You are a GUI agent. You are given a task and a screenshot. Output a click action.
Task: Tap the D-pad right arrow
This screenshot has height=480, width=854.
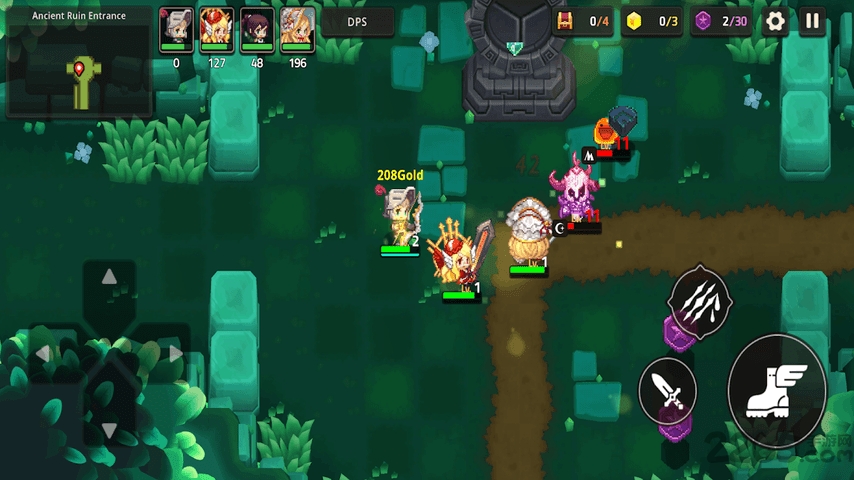pyautogui.click(x=175, y=354)
